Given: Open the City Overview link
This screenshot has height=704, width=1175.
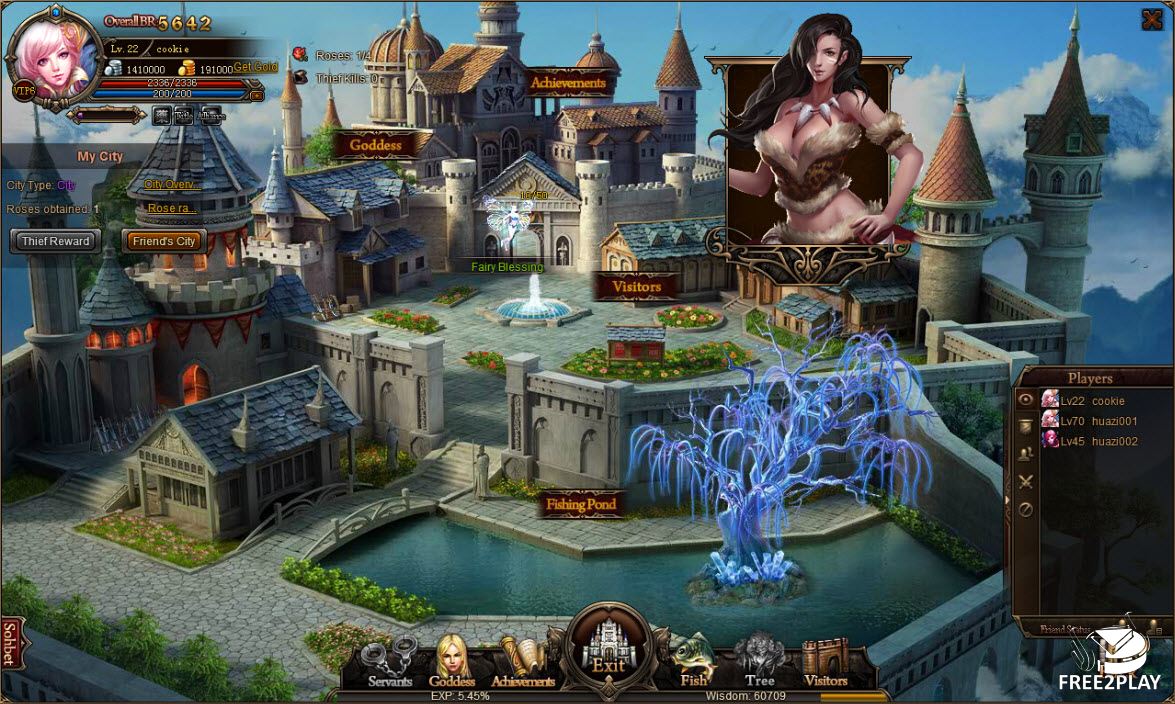Looking at the screenshot, I should [x=172, y=185].
